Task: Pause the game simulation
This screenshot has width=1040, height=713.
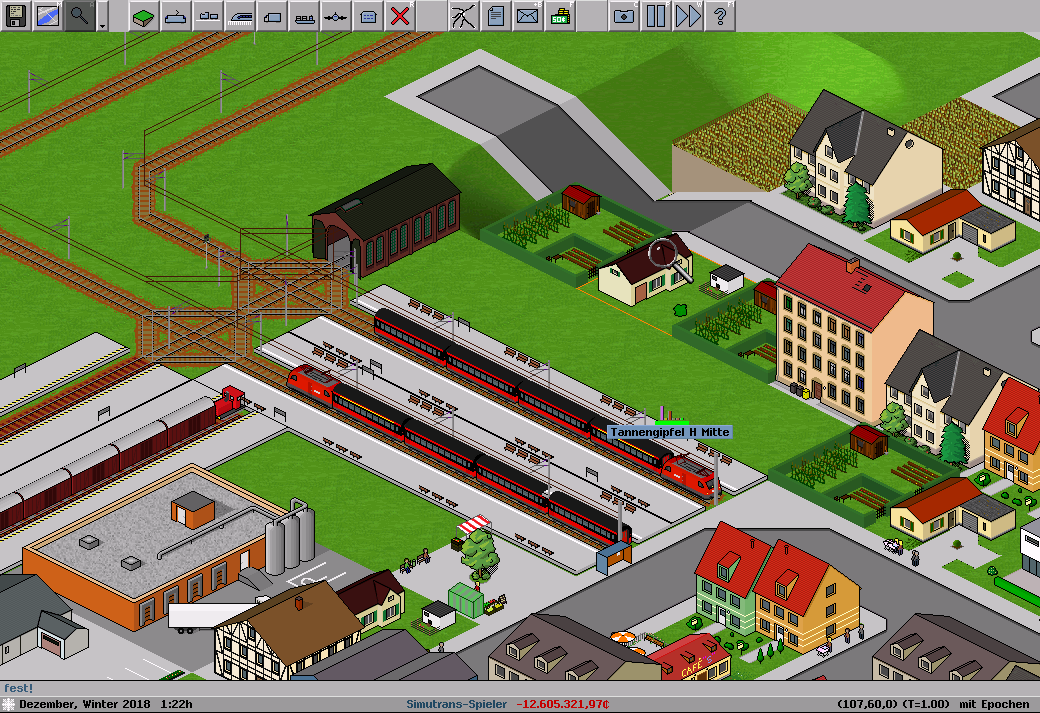Action: (x=656, y=16)
